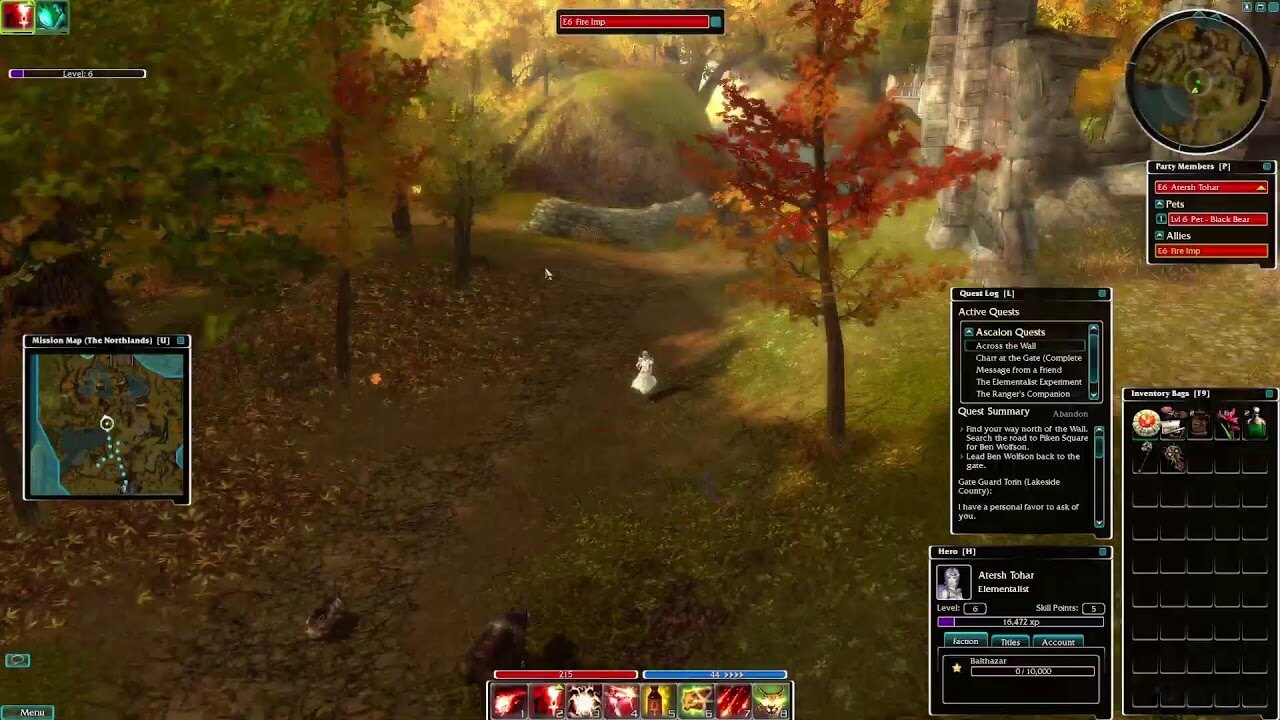This screenshot has height=720, width=1280.
Task: Toggle the Mission Map panel square button
Action: coord(180,340)
